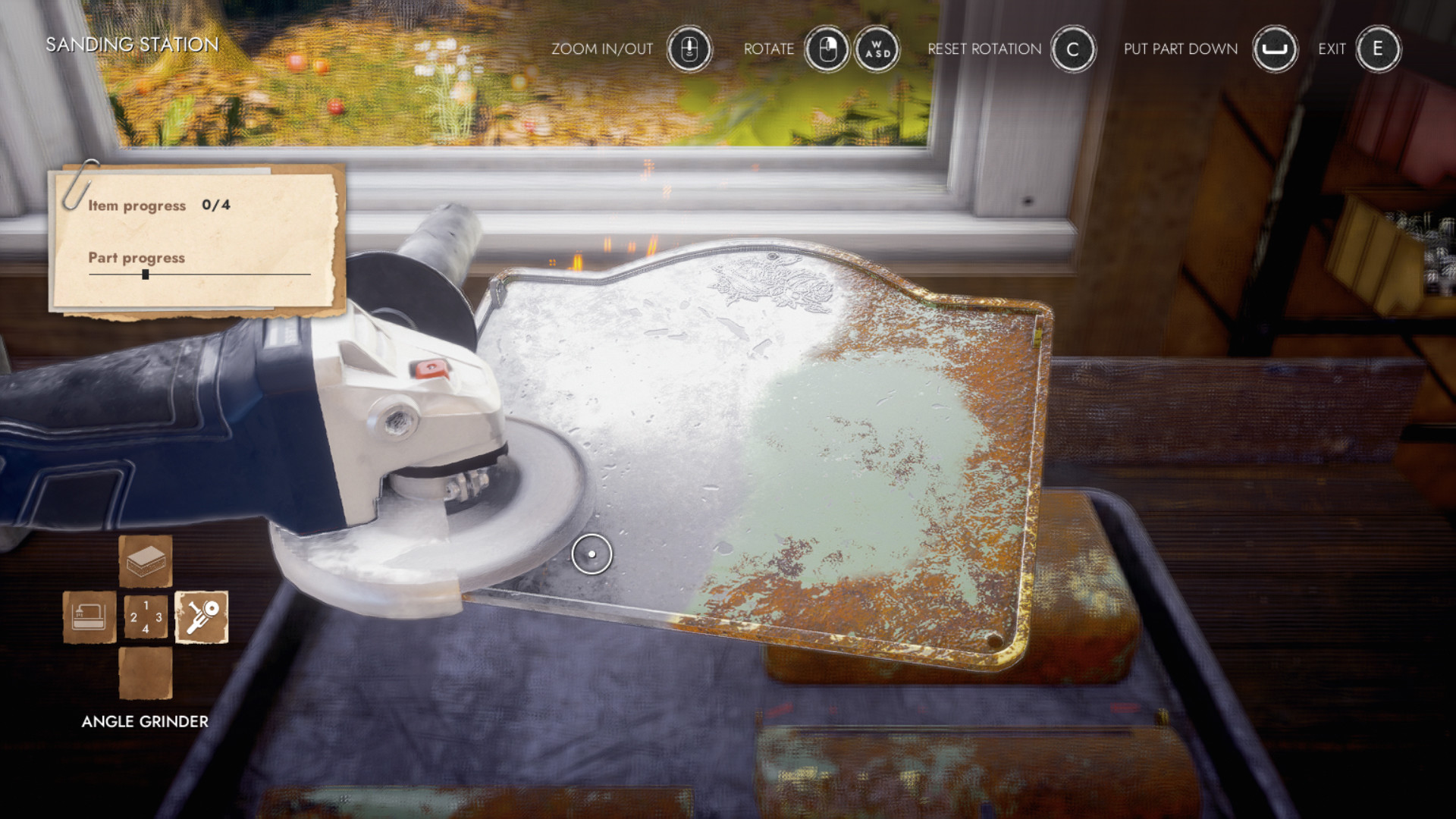Click the spacebar Put Part Down icon
The height and width of the screenshot is (819, 1456).
click(x=1274, y=49)
